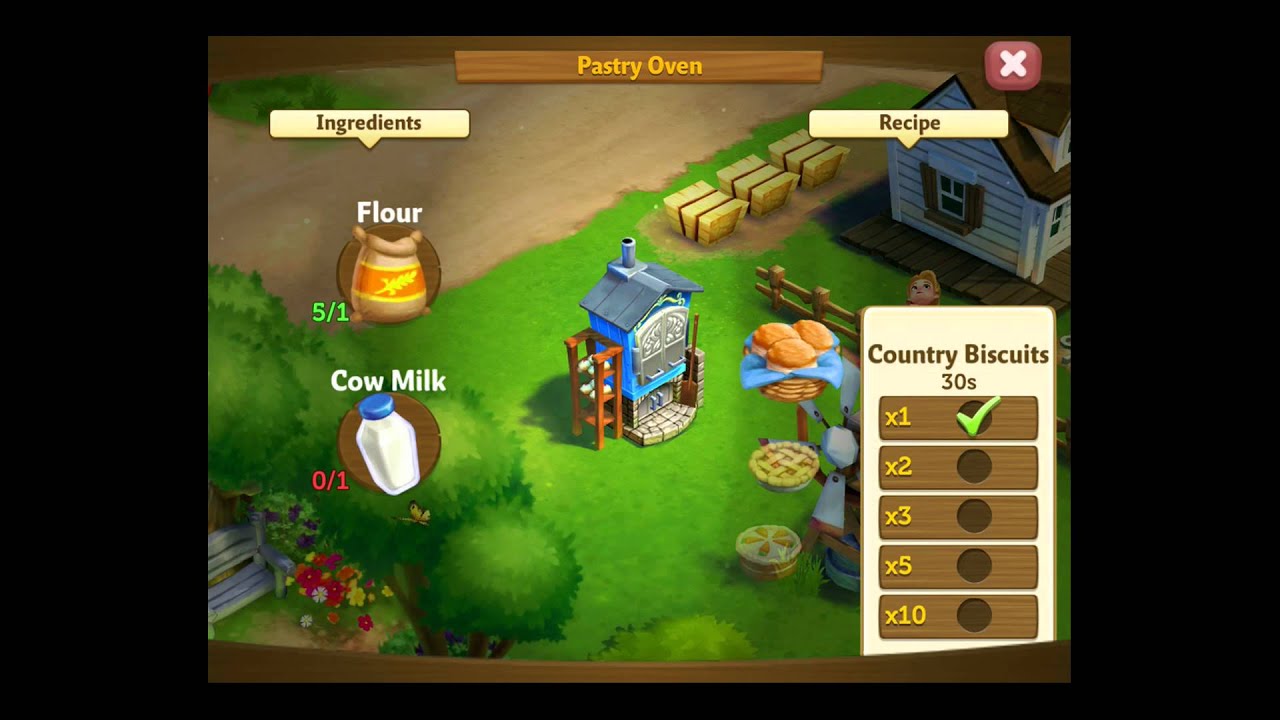Click the butterfly below the Cow Milk icon
Viewport: 1280px width, 720px height.
420,510
